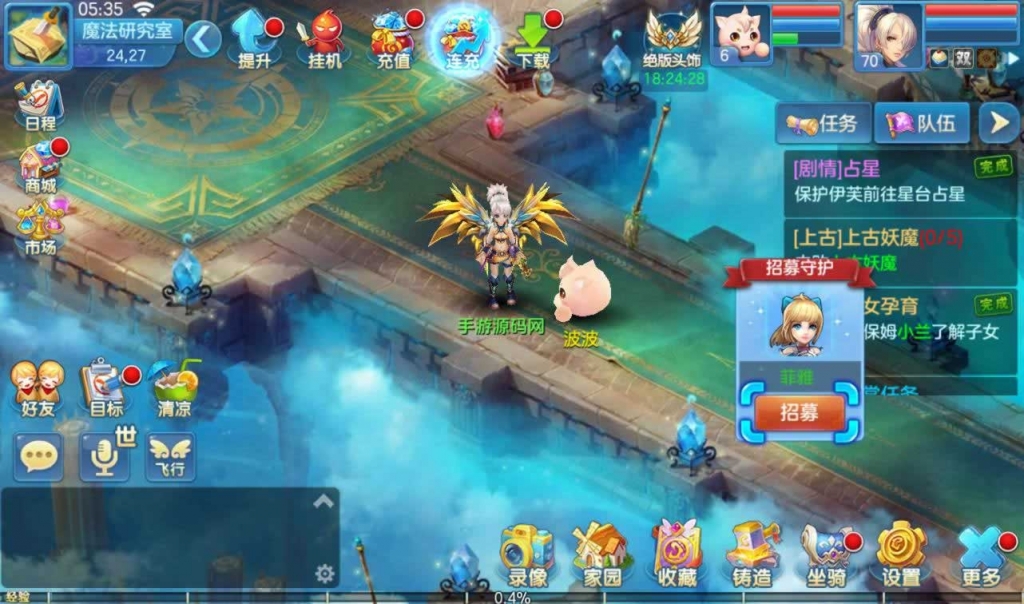Open the 坐骑 mount menu
Screen dimensions: 1024x604
tap(827, 555)
